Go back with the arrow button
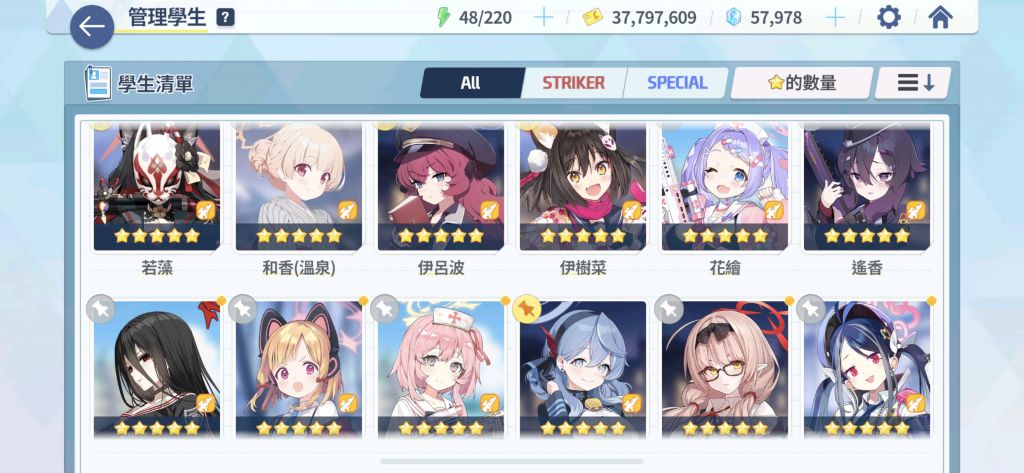Image resolution: width=1024 pixels, height=473 pixels. click(92, 27)
